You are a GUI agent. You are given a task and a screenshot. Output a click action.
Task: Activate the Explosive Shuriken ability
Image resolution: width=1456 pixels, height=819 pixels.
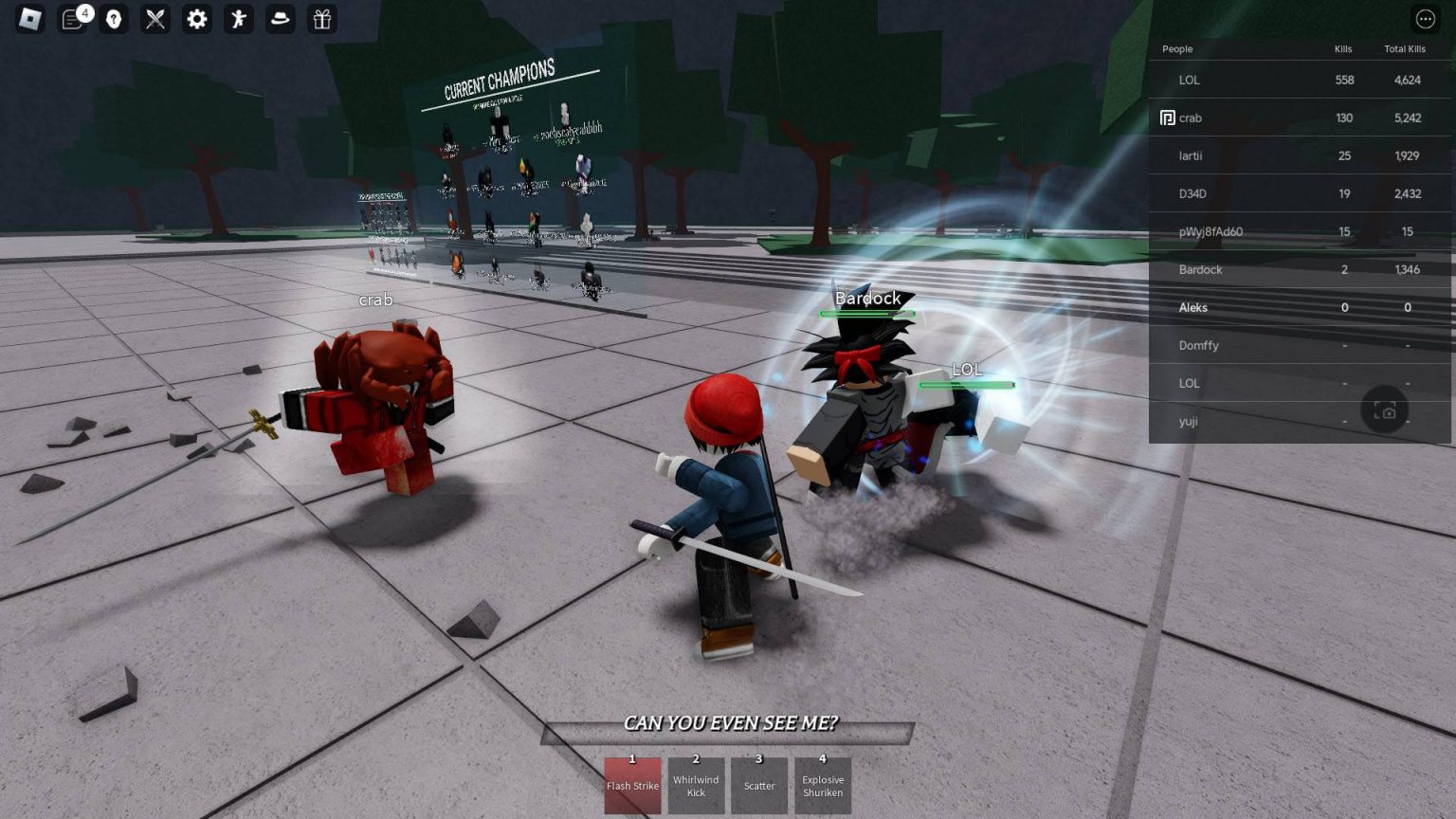pos(823,786)
